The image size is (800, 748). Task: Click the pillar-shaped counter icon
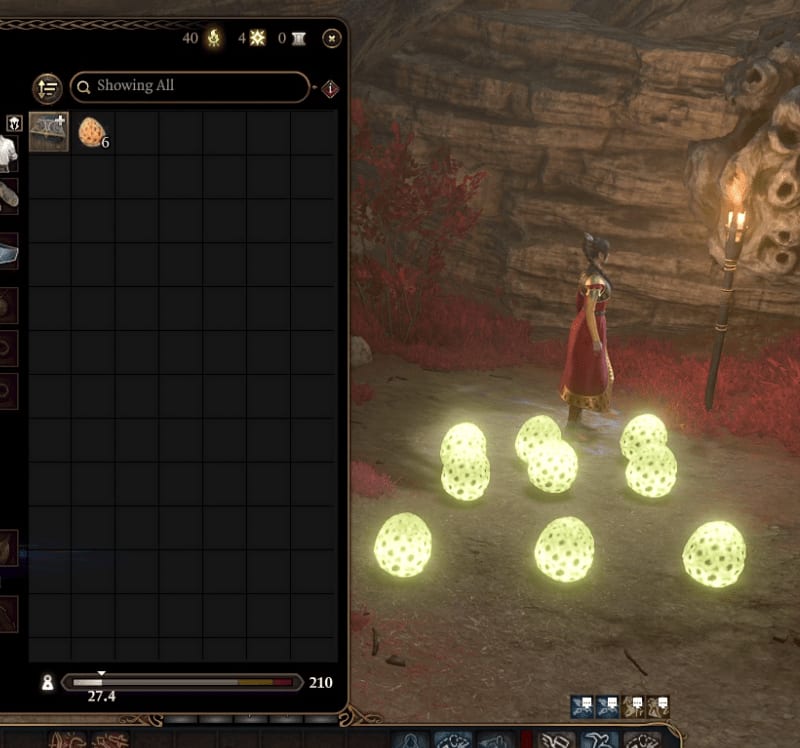pos(299,38)
